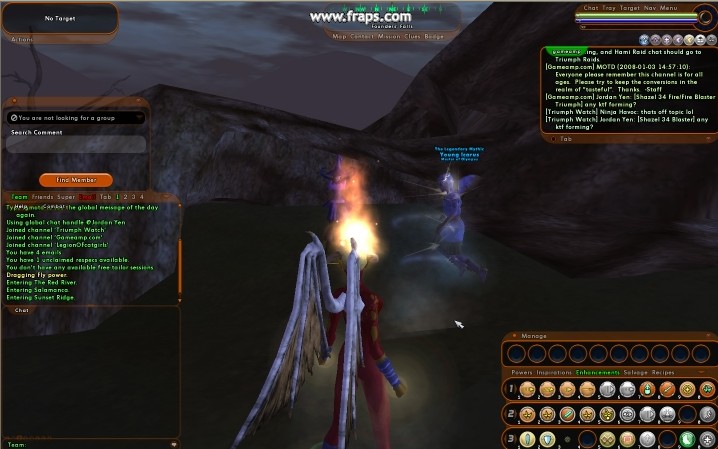The image size is (718, 449).
Task: Open the Actions menu under target window
Action: click(22, 39)
